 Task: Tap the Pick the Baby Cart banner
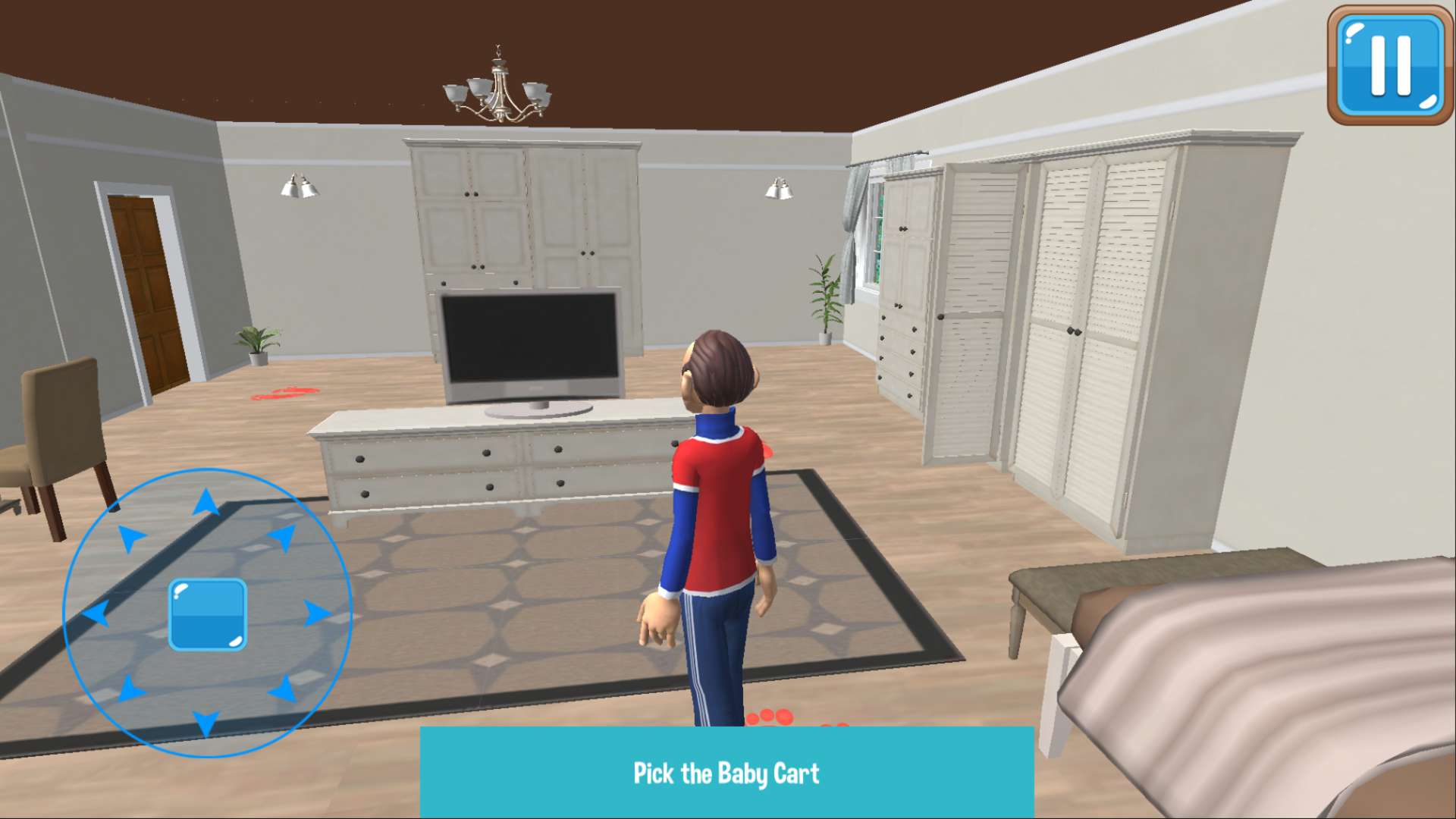726,773
